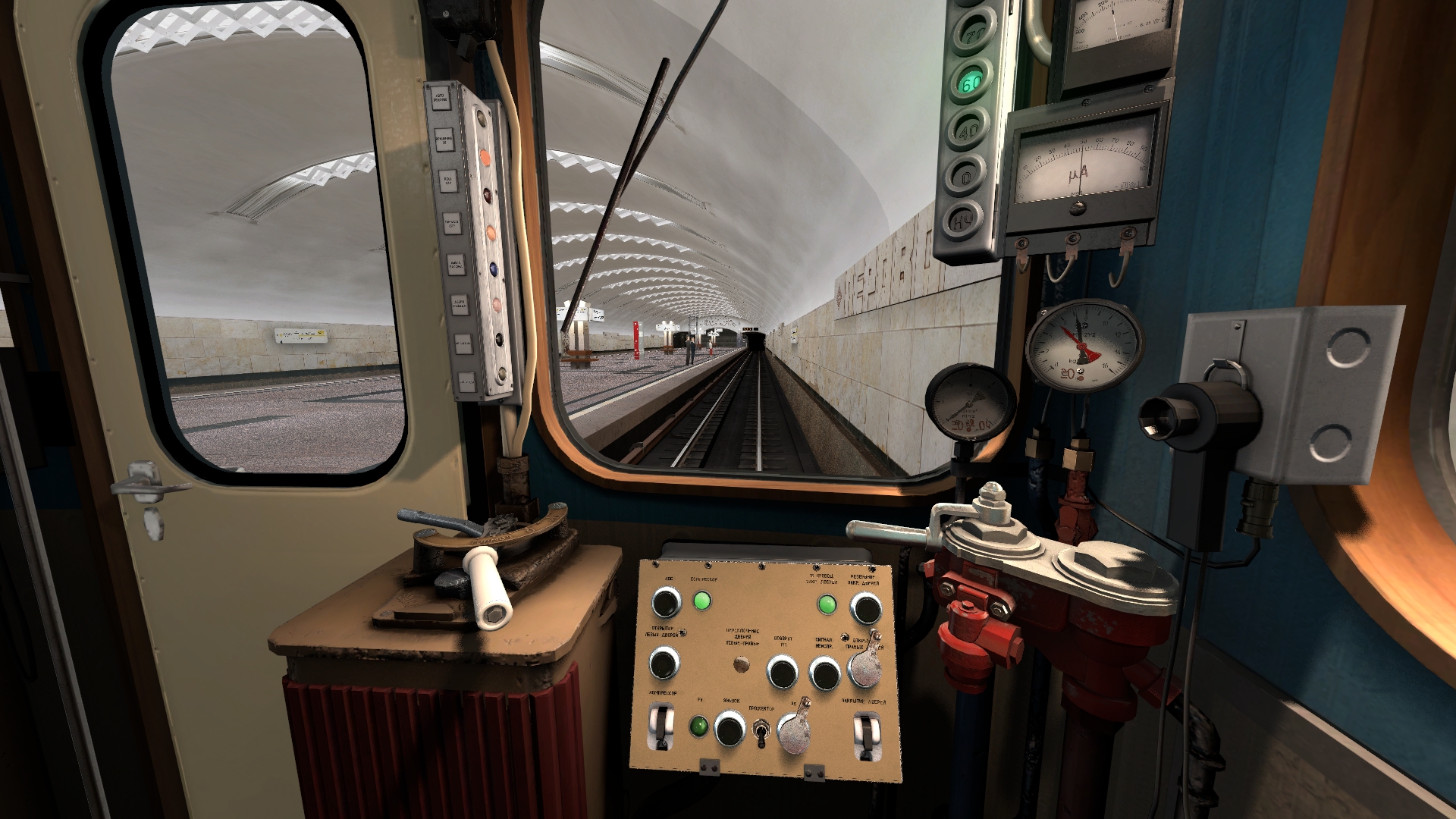This screenshot has width=1456, height=819.
Task: Push the Возврат РП reset button
Action: tap(782, 671)
